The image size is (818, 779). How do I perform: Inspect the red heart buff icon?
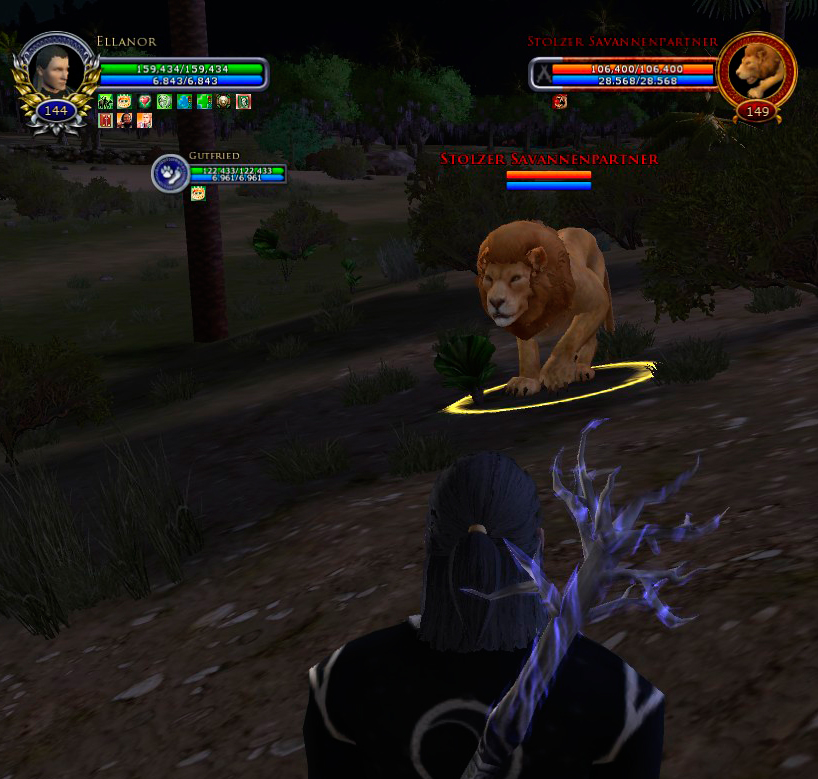144,101
